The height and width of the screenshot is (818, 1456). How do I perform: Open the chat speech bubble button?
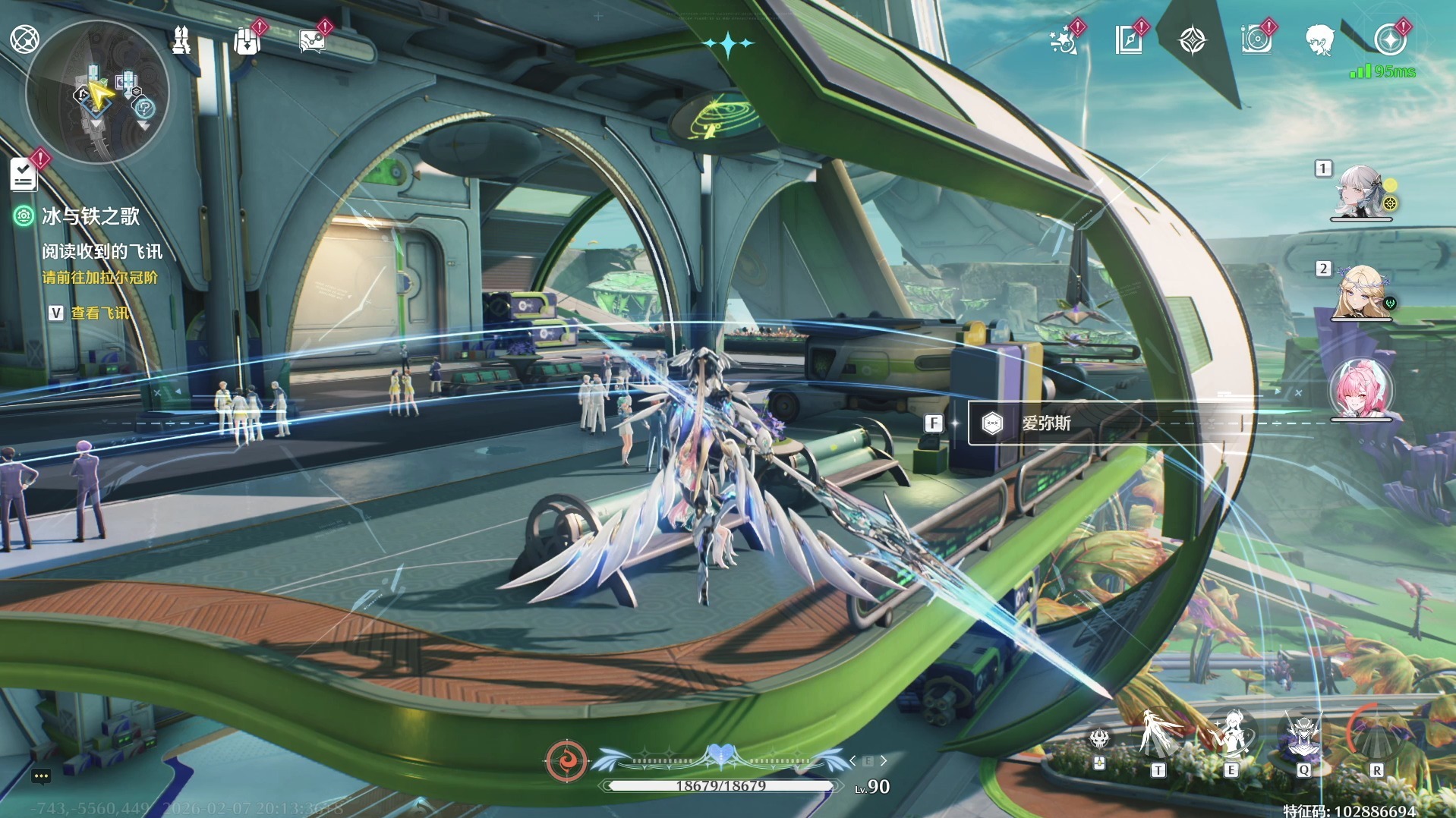(41, 776)
